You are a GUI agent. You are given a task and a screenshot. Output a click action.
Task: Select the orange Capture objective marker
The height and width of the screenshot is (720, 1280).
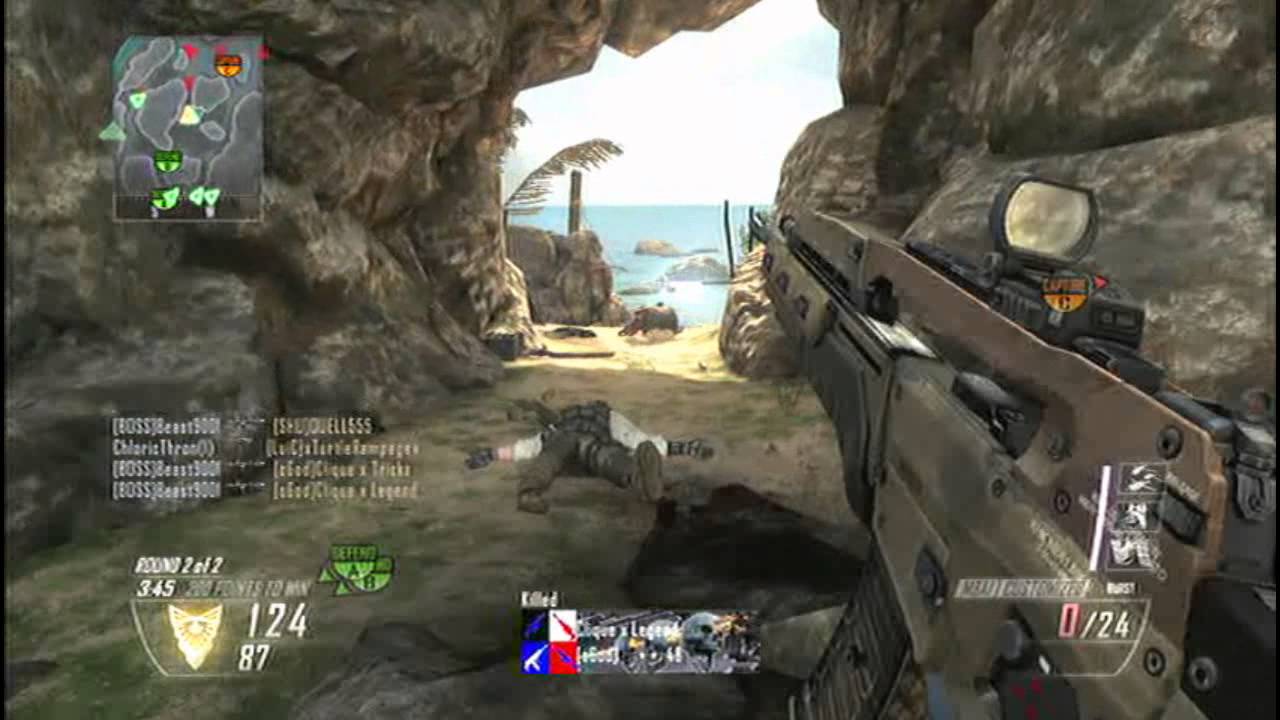[1067, 291]
